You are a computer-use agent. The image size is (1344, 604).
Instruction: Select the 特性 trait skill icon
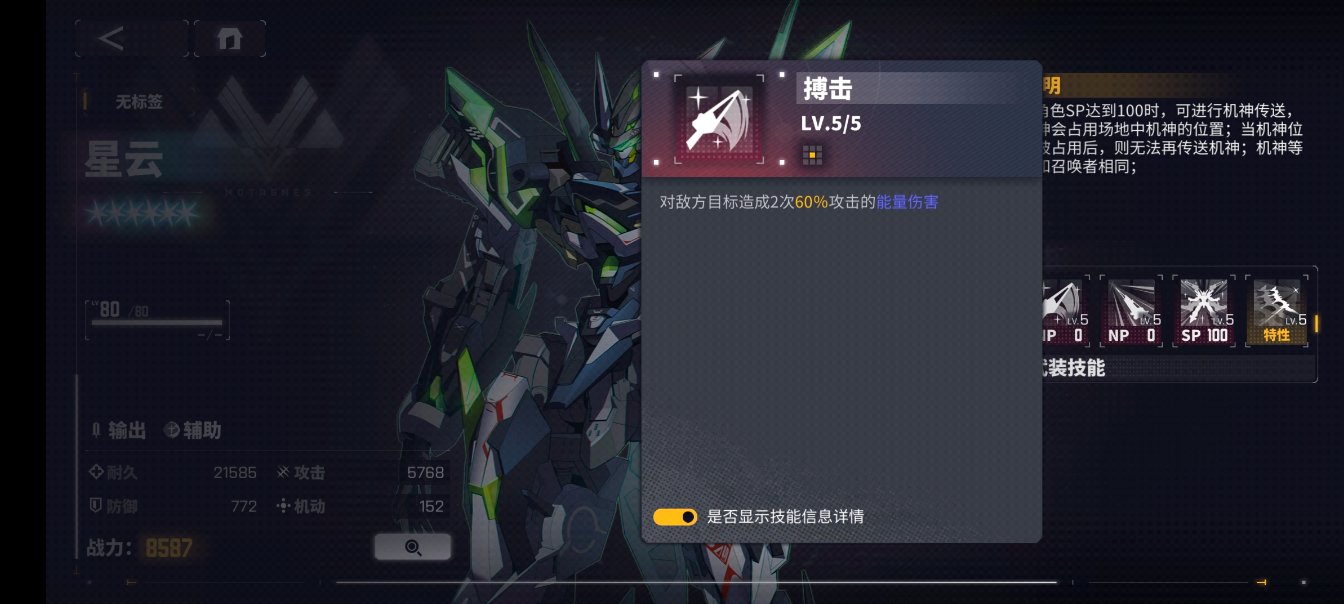point(1277,311)
